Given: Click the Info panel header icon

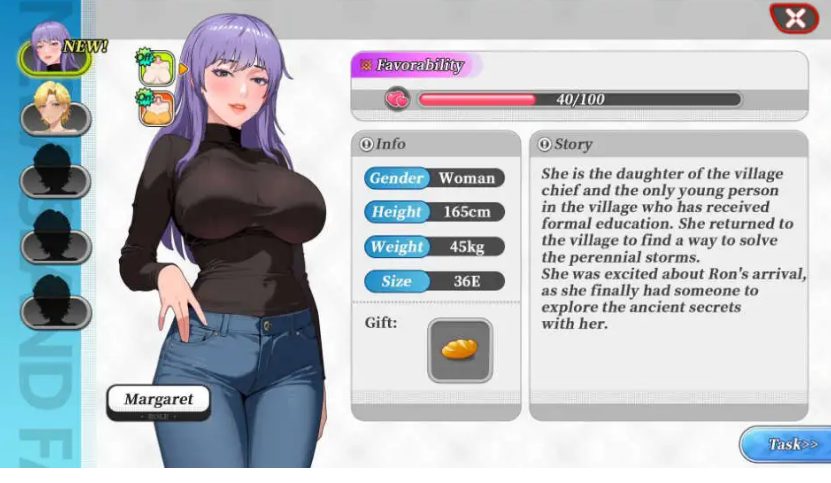Looking at the screenshot, I should click(x=366, y=144).
